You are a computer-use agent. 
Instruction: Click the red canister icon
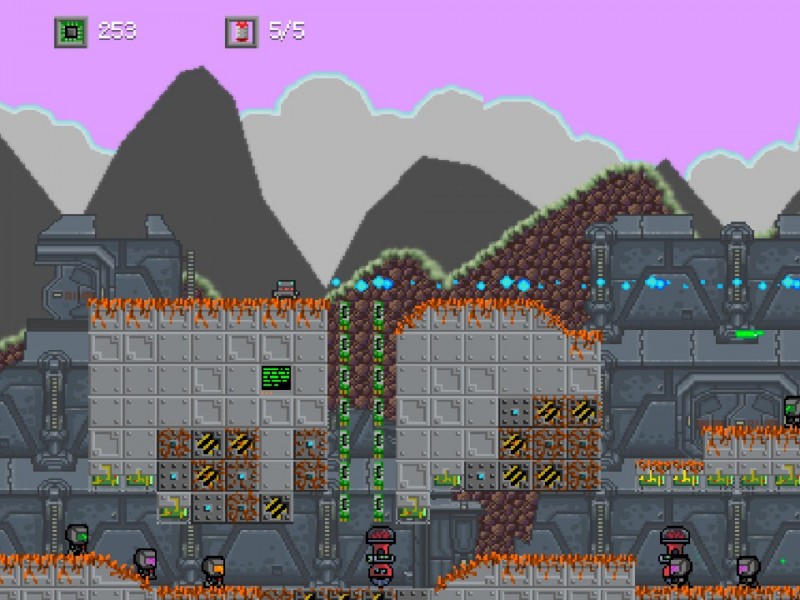[x=241, y=32]
